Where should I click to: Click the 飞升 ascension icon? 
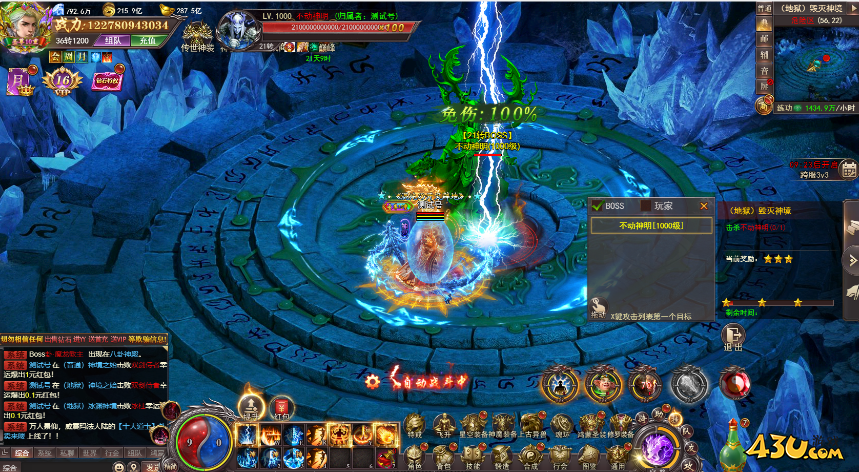coord(443,423)
